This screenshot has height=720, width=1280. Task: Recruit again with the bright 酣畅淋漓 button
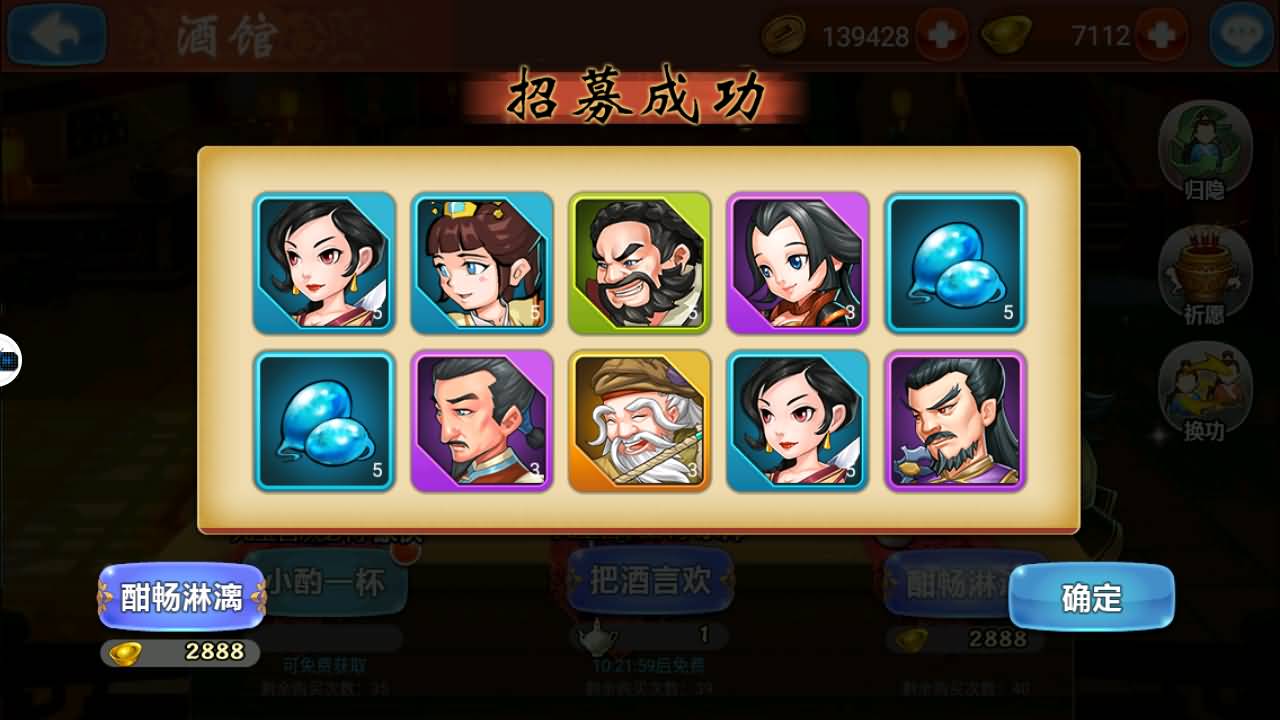click(182, 597)
